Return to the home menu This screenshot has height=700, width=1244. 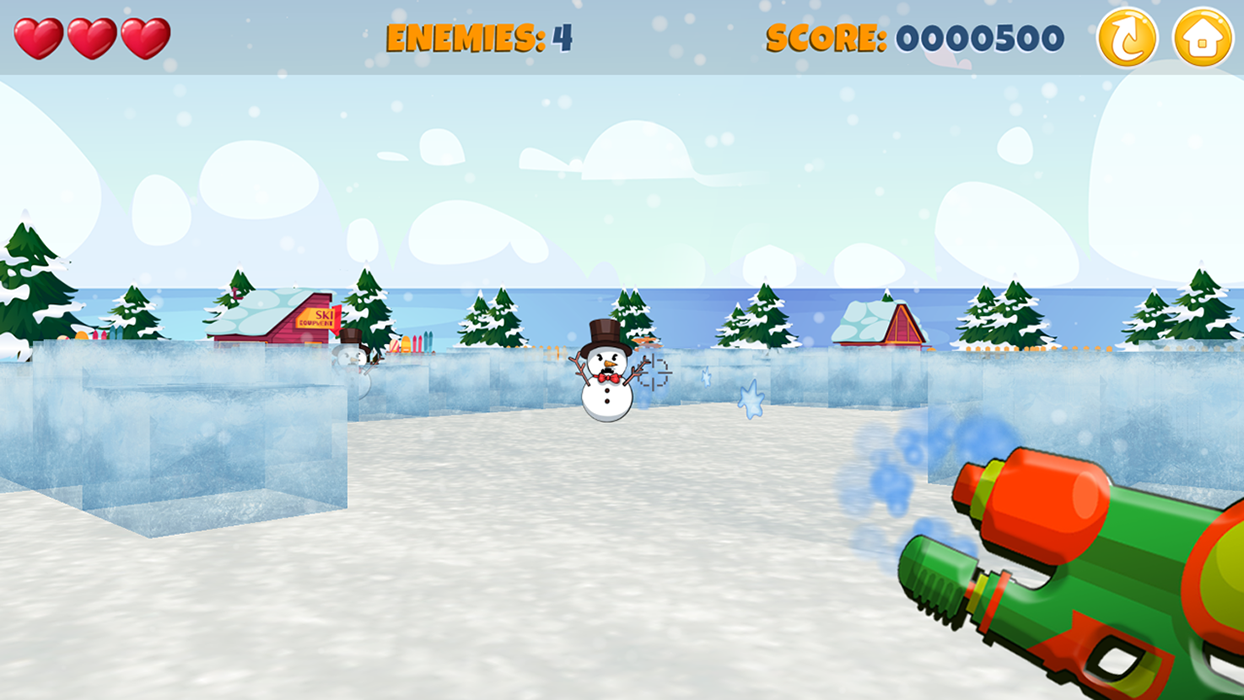tap(1203, 38)
